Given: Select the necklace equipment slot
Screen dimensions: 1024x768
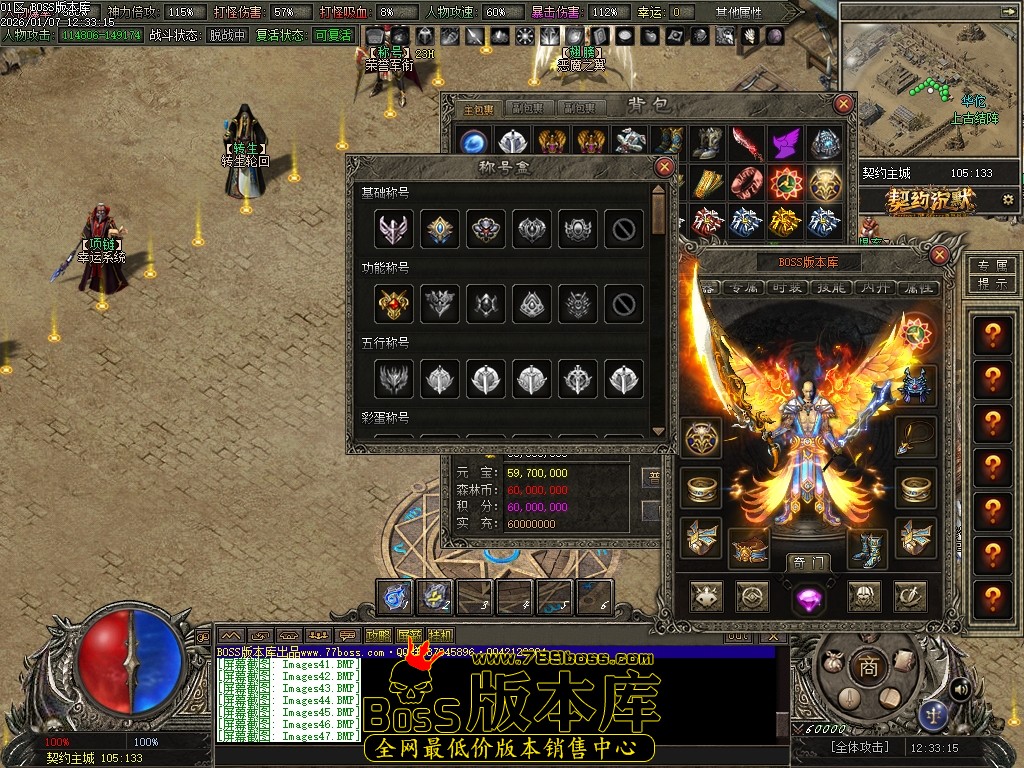Looking at the screenshot, I should click(914, 437).
